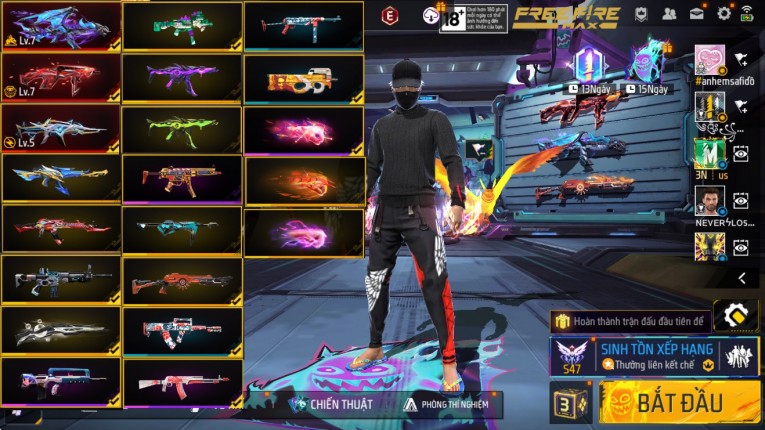Open the SINH TỒN XẾP HẠNG mode selector
Image resolution: width=765 pixels, height=430 pixels.
655,357
